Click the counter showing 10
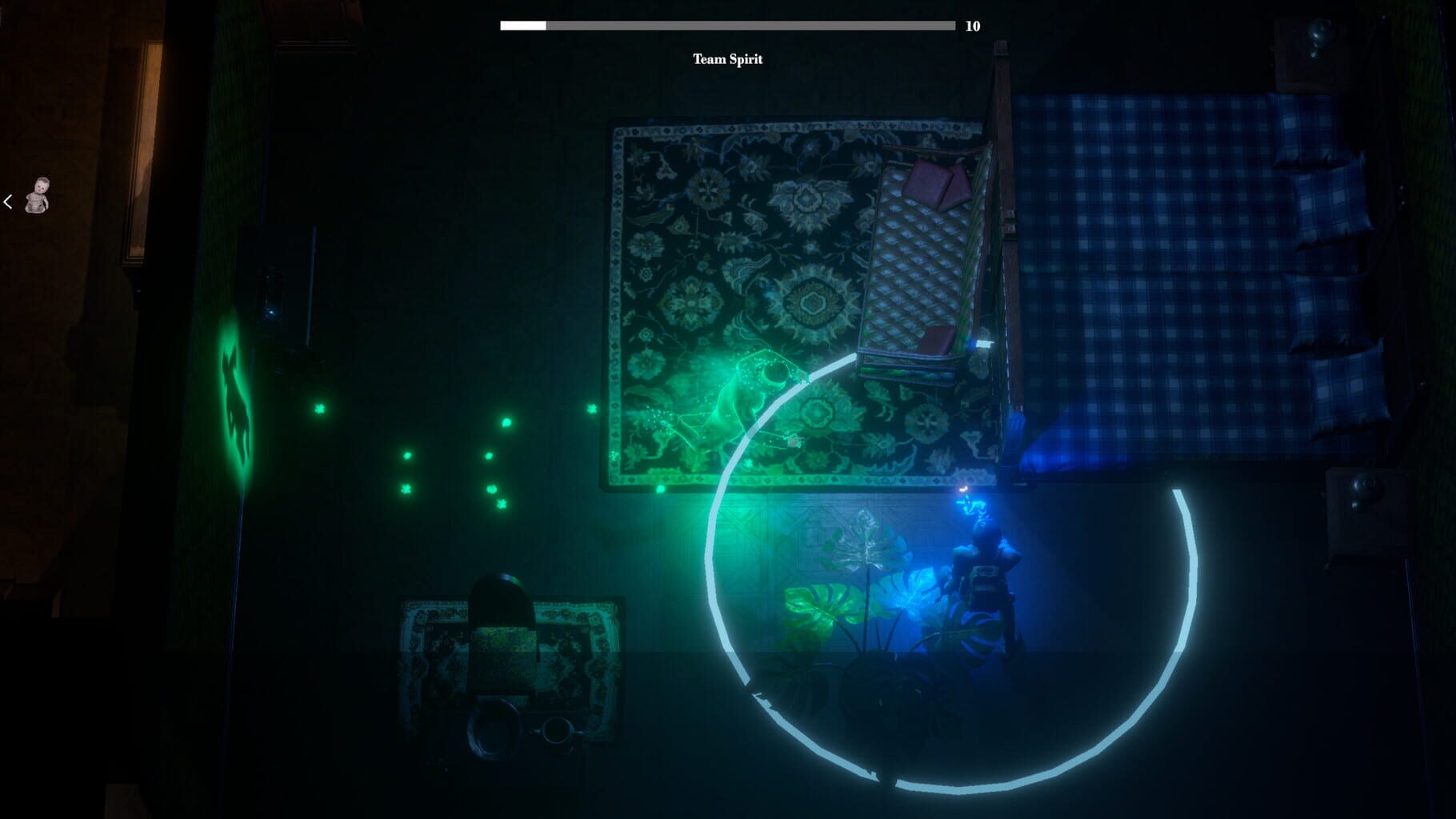 [x=973, y=25]
